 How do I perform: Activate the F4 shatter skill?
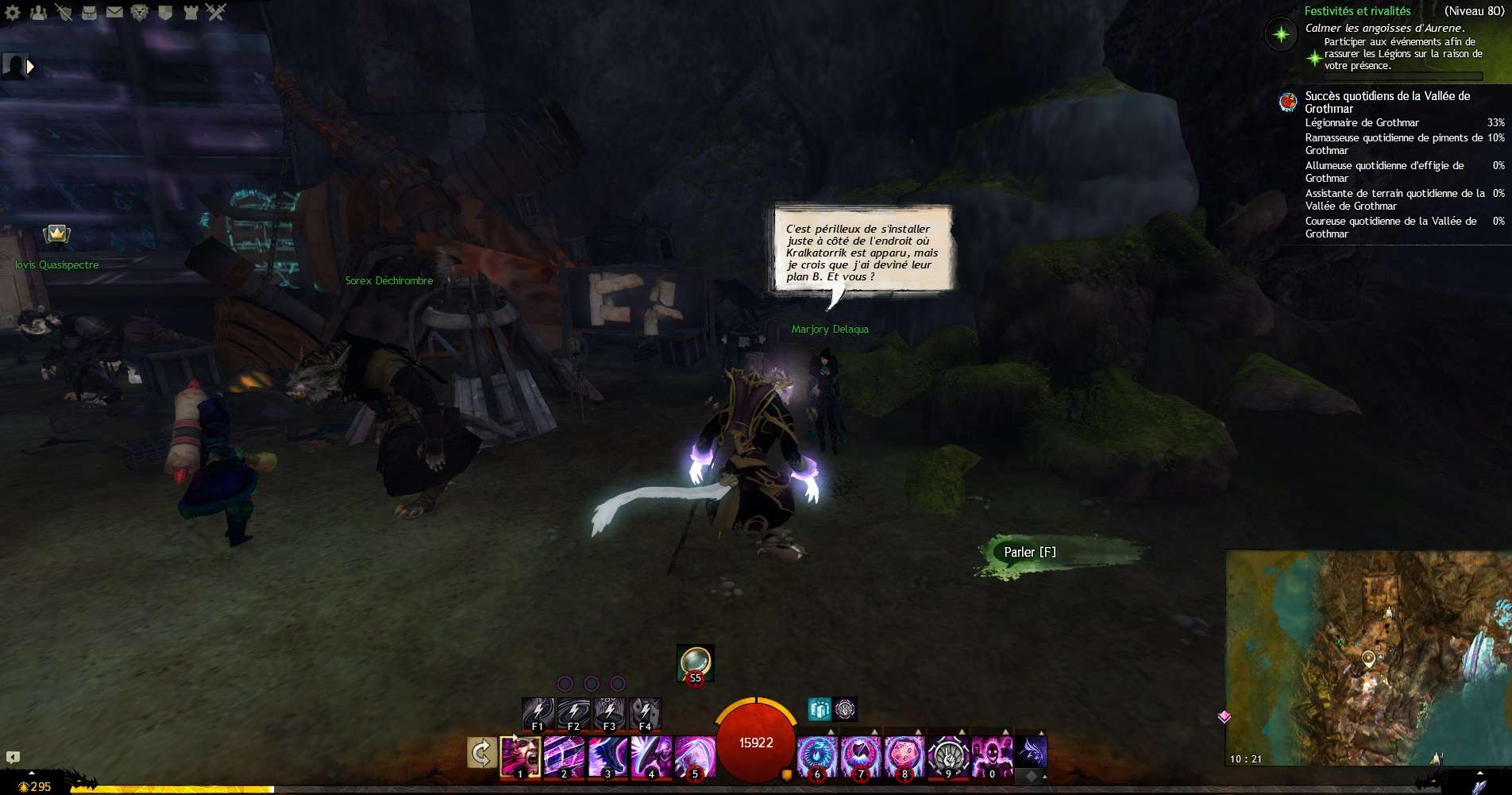(645, 712)
